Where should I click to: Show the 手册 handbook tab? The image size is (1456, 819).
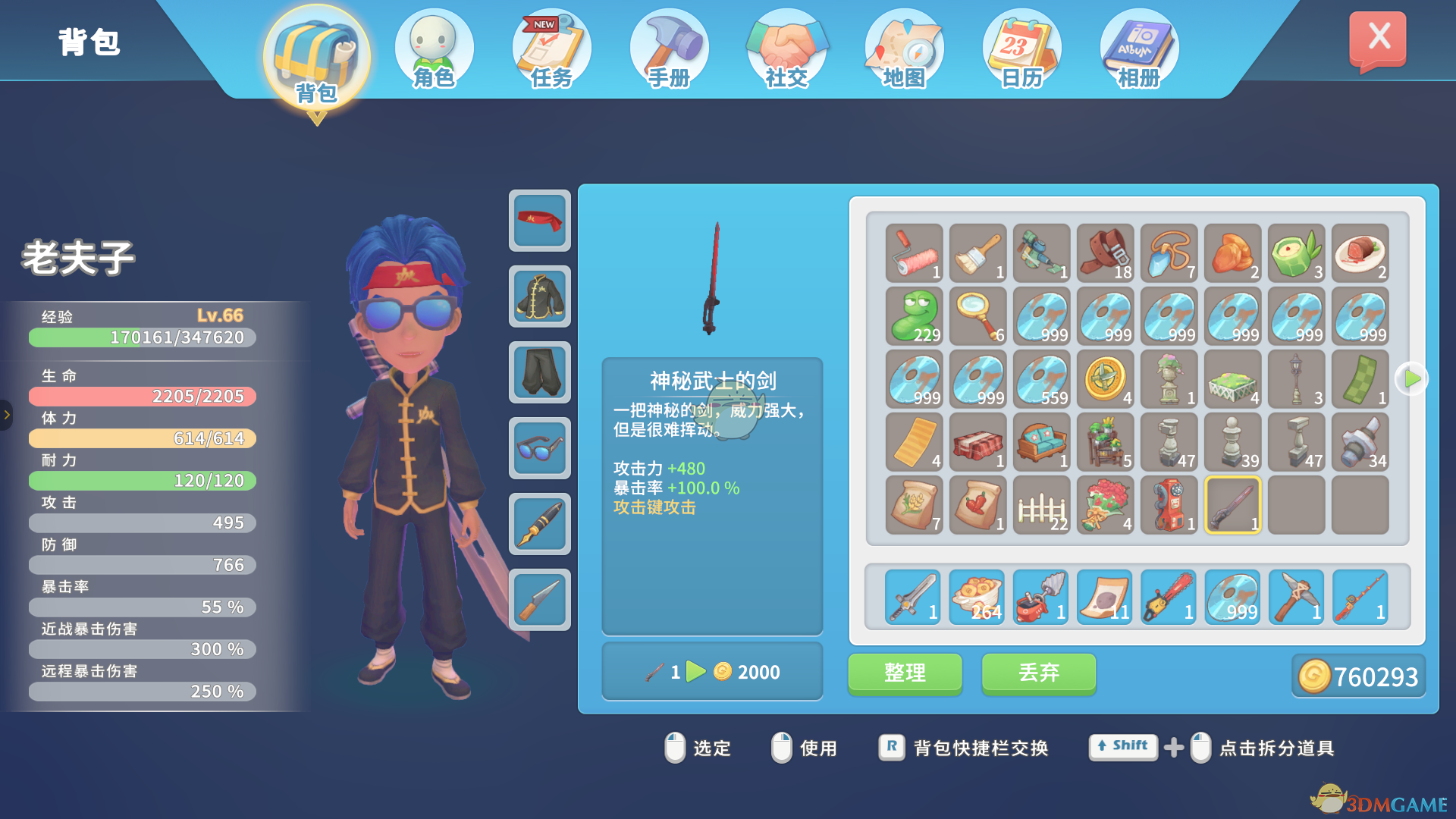(669, 50)
